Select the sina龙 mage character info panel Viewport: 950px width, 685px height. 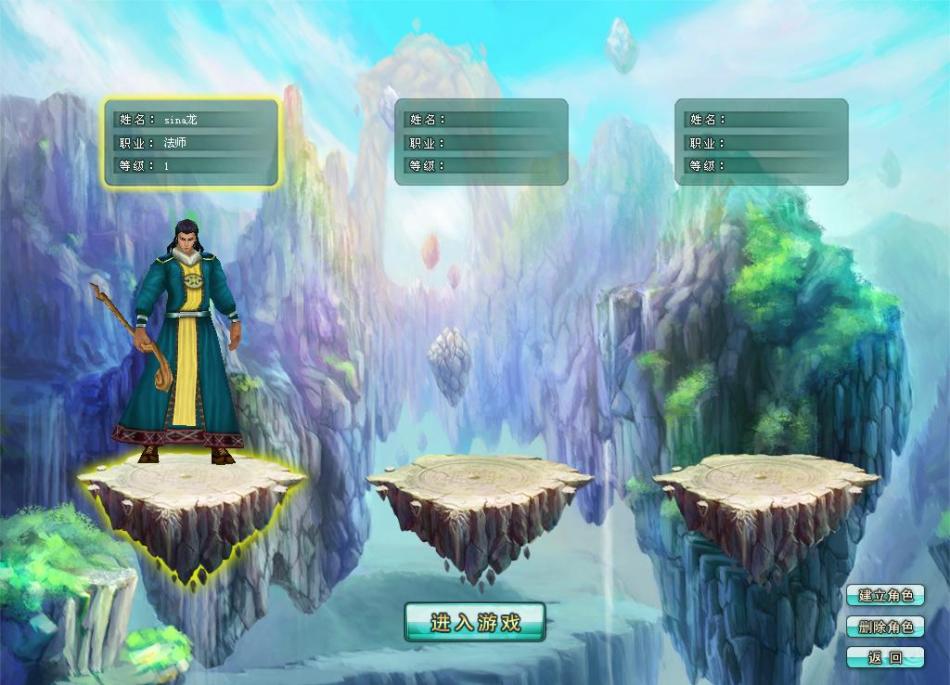click(192, 142)
